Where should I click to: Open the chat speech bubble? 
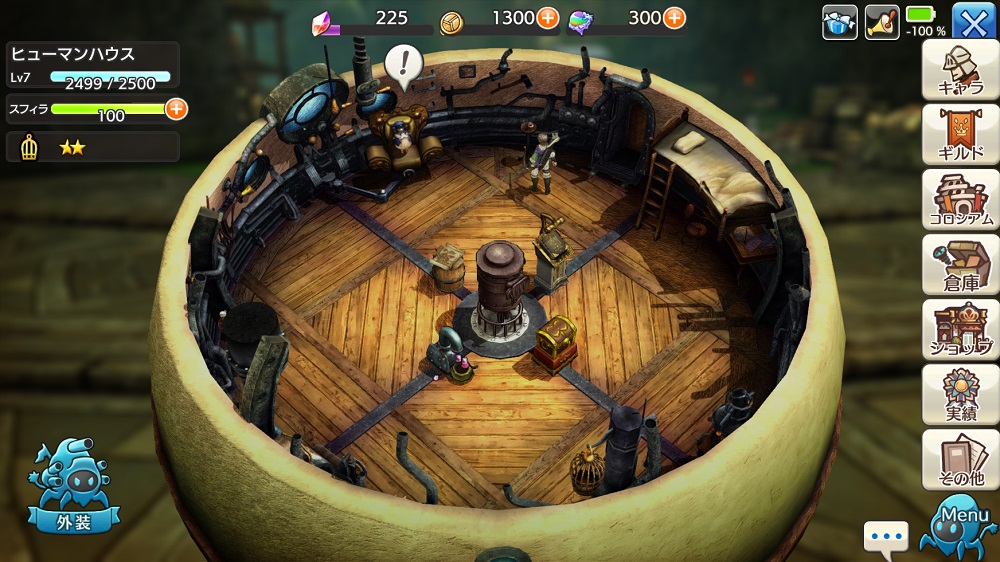pyautogui.click(x=886, y=538)
